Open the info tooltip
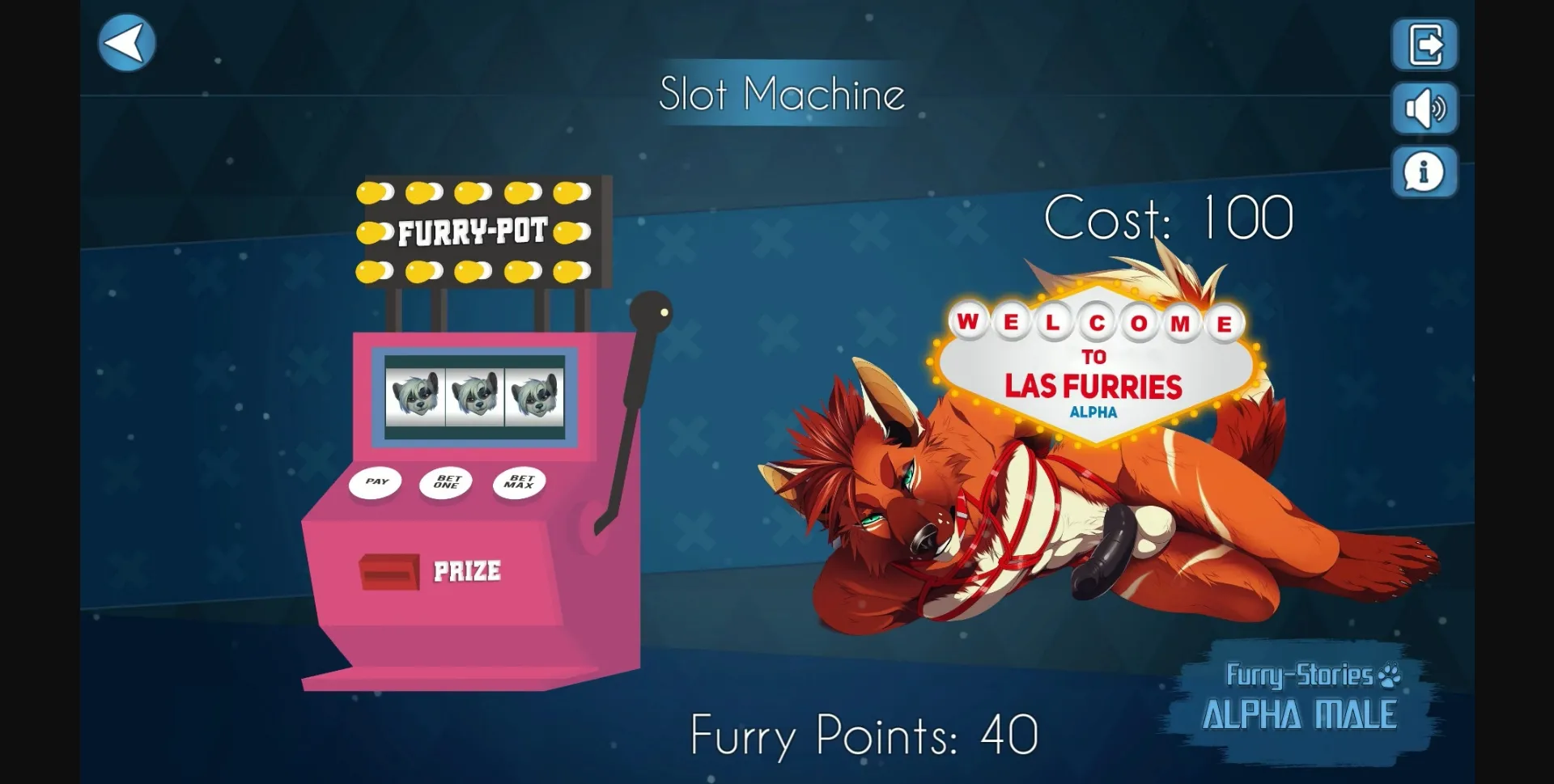 (1424, 172)
